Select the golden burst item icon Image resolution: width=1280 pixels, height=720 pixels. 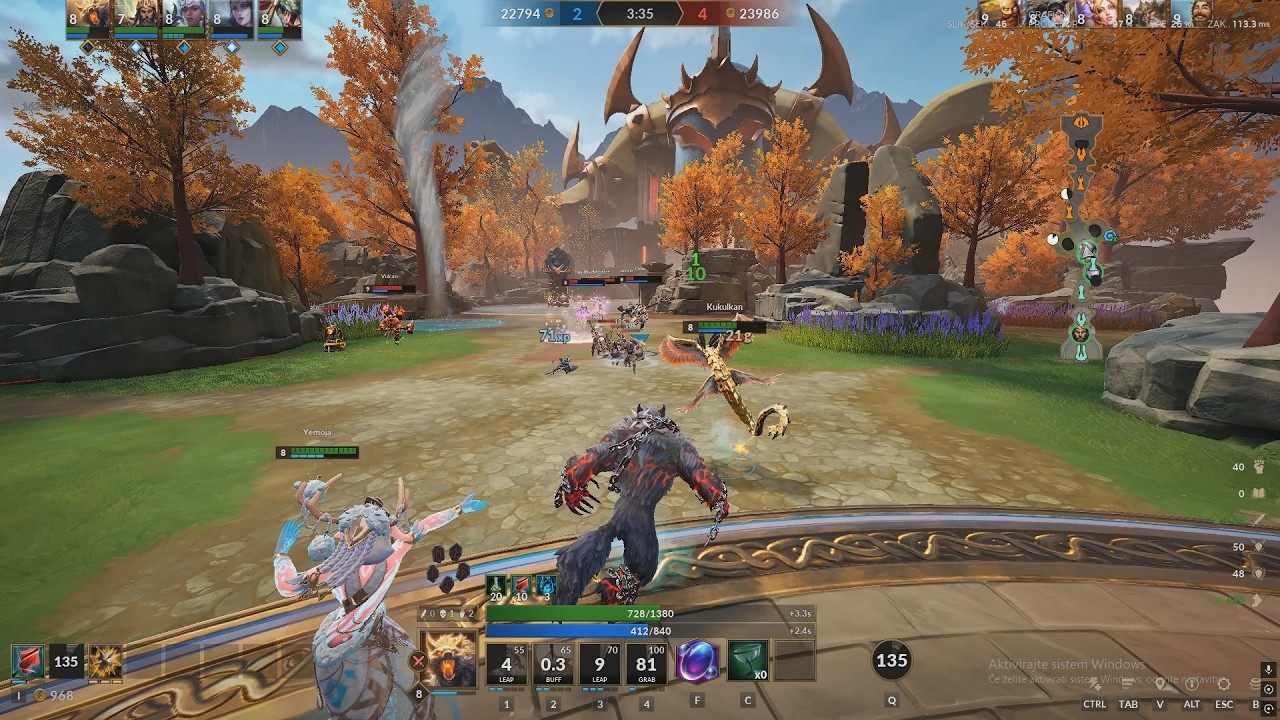click(x=105, y=661)
